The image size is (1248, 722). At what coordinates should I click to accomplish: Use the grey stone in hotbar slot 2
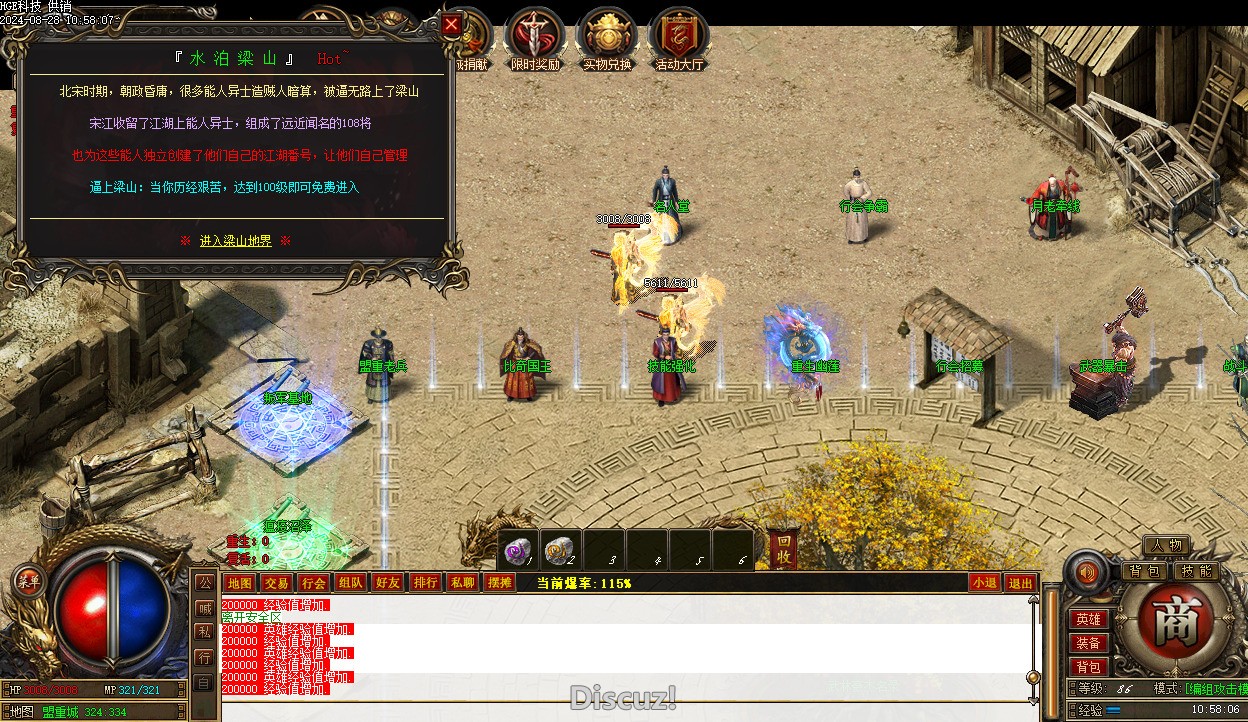pyautogui.click(x=560, y=551)
